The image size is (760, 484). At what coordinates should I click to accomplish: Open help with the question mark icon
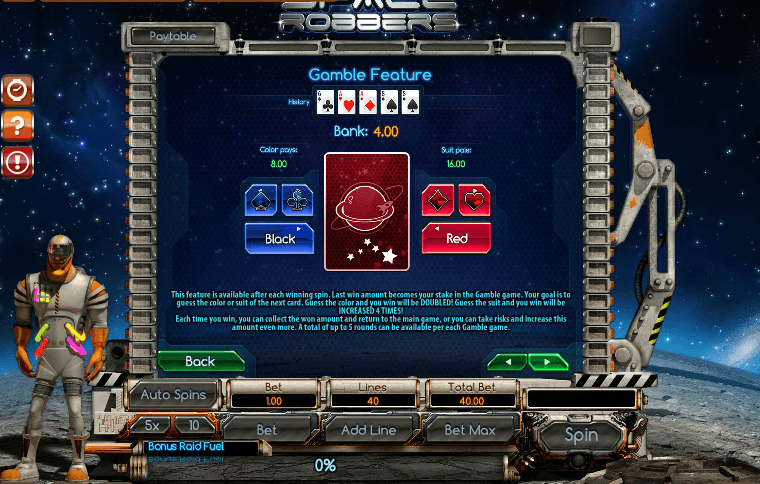18,125
